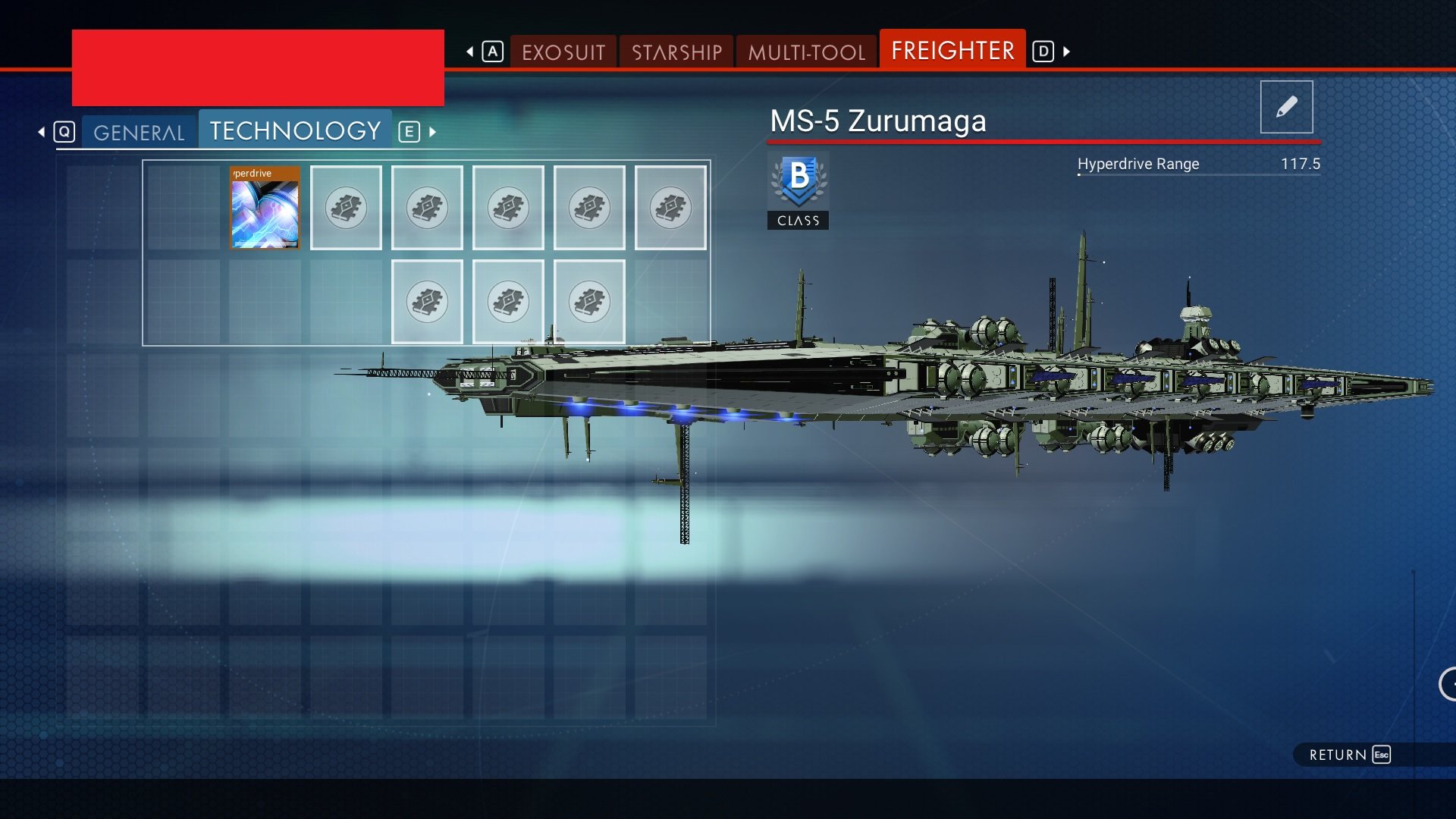The height and width of the screenshot is (819, 1456).
Task: Switch to the Exosuit tab
Action: (x=563, y=52)
